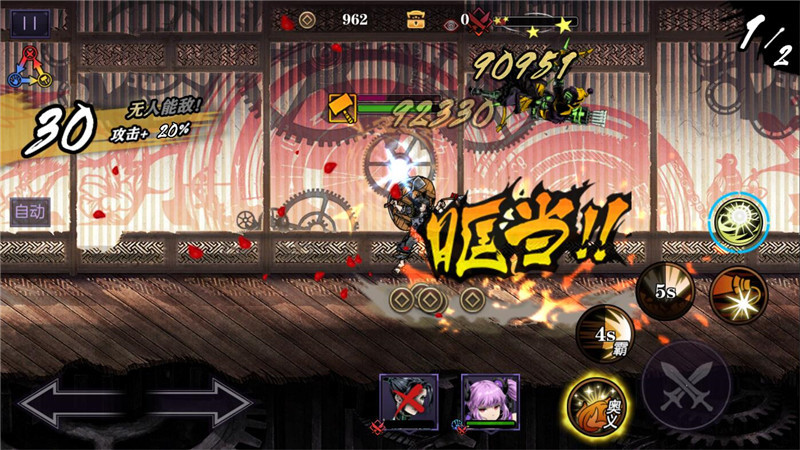Activate the orange punch burst skill
Image resolution: width=800 pixels, height=450 pixels.
coord(739,294)
